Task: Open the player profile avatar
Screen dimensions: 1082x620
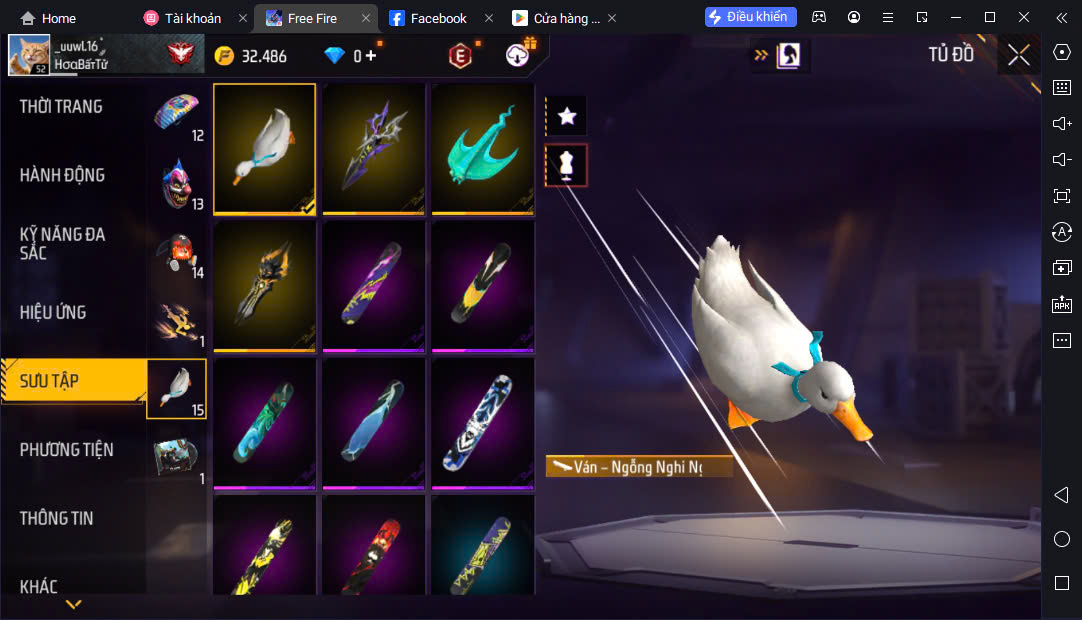Action: [29, 55]
